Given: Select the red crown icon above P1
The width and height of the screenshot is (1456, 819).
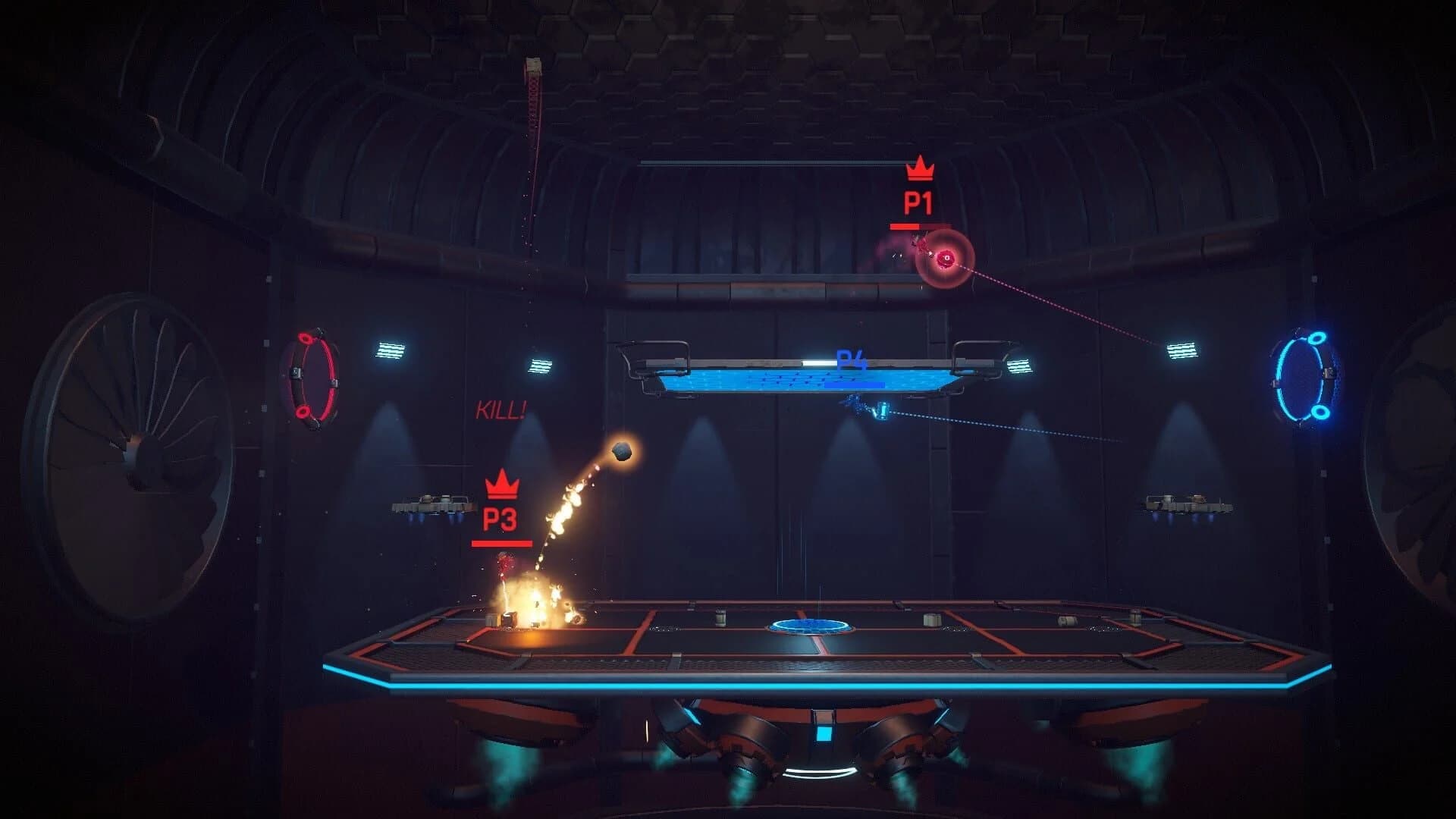Looking at the screenshot, I should 920,170.
